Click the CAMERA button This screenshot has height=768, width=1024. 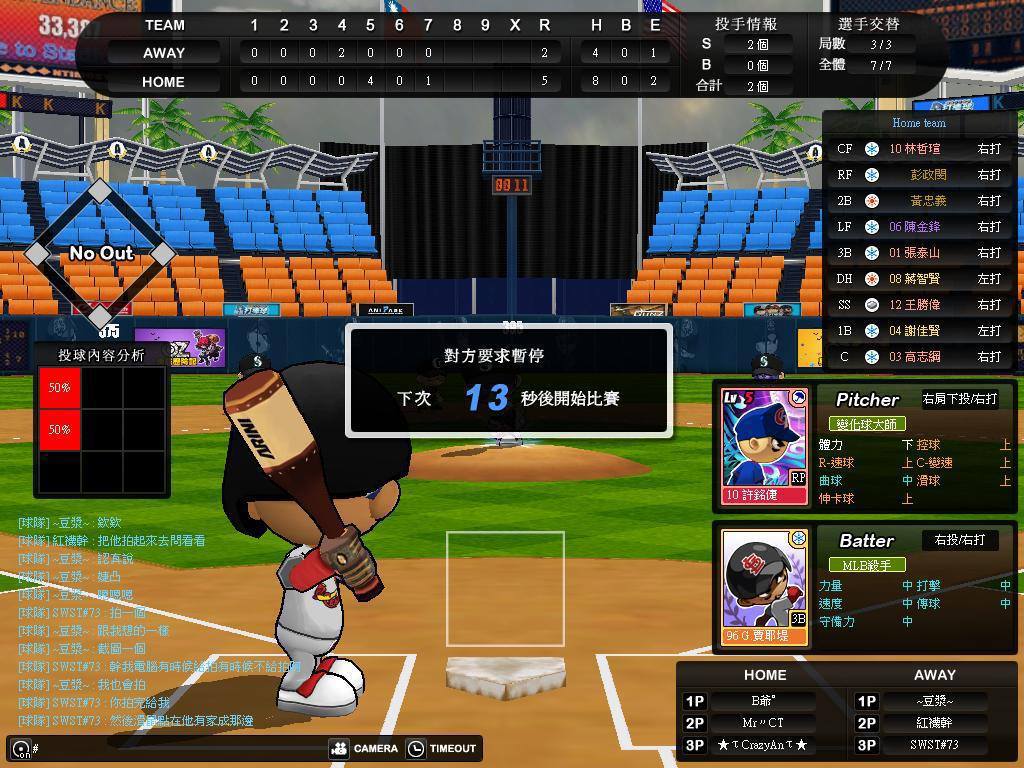pos(364,748)
